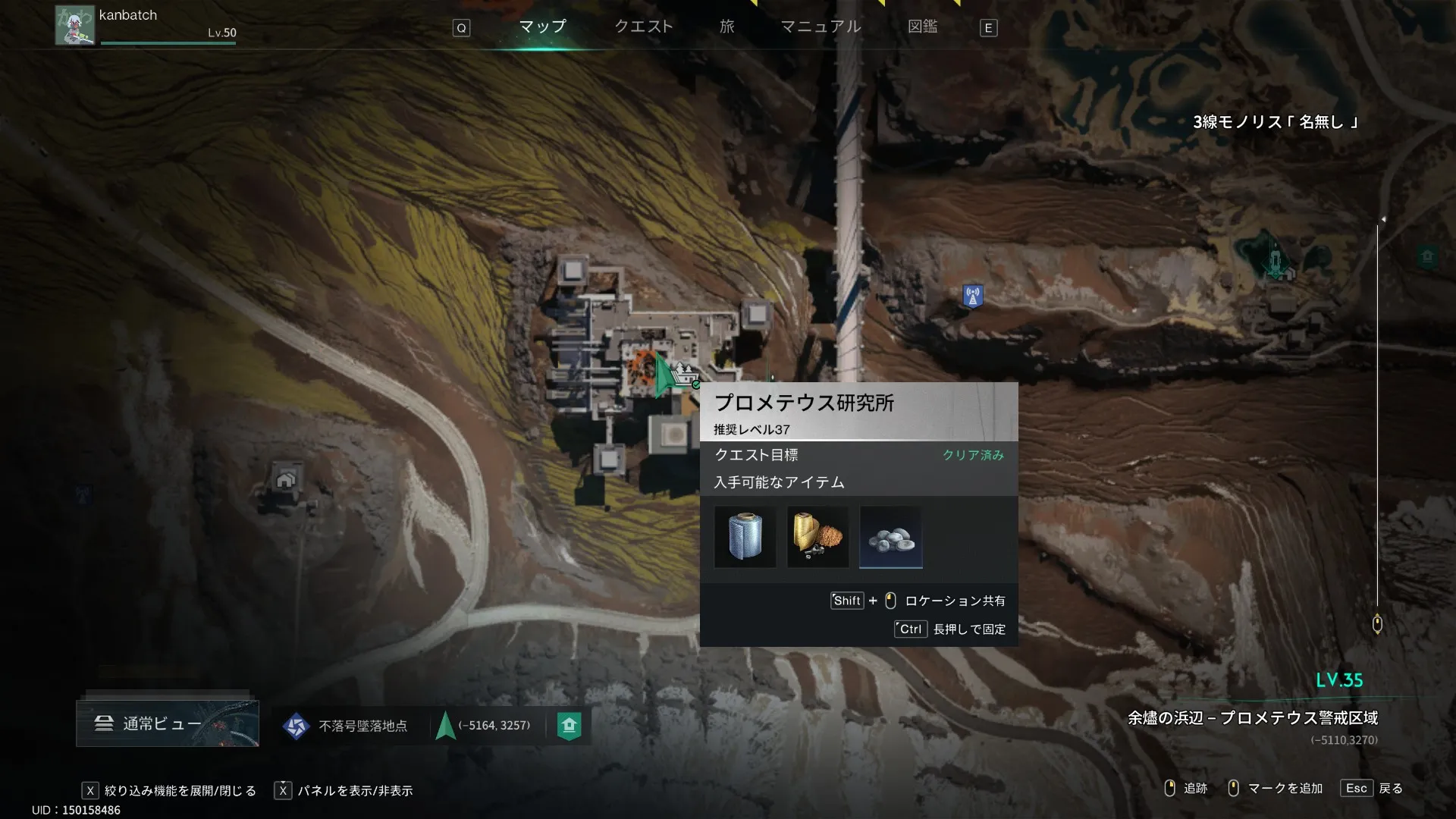Click the kanbatch player avatar

[x=74, y=26]
